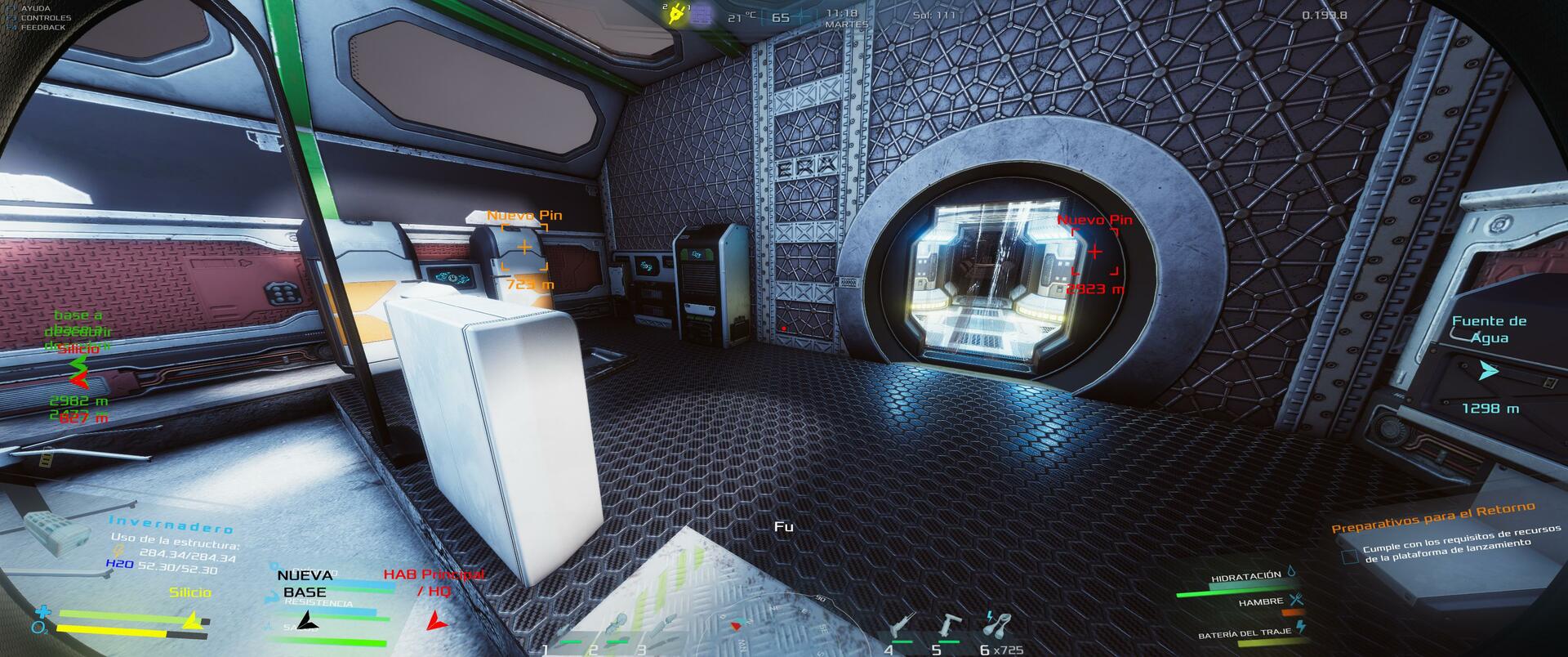The width and height of the screenshot is (1568, 657).
Task: Open the Preparativos para el Retorno objective
Action: coord(1433,517)
